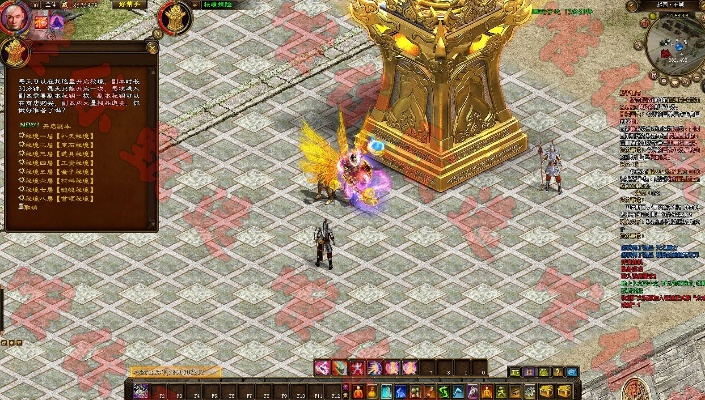The image size is (705, 400).
Task: Click the red buff icon beside the portrait
Action: point(42,22)
